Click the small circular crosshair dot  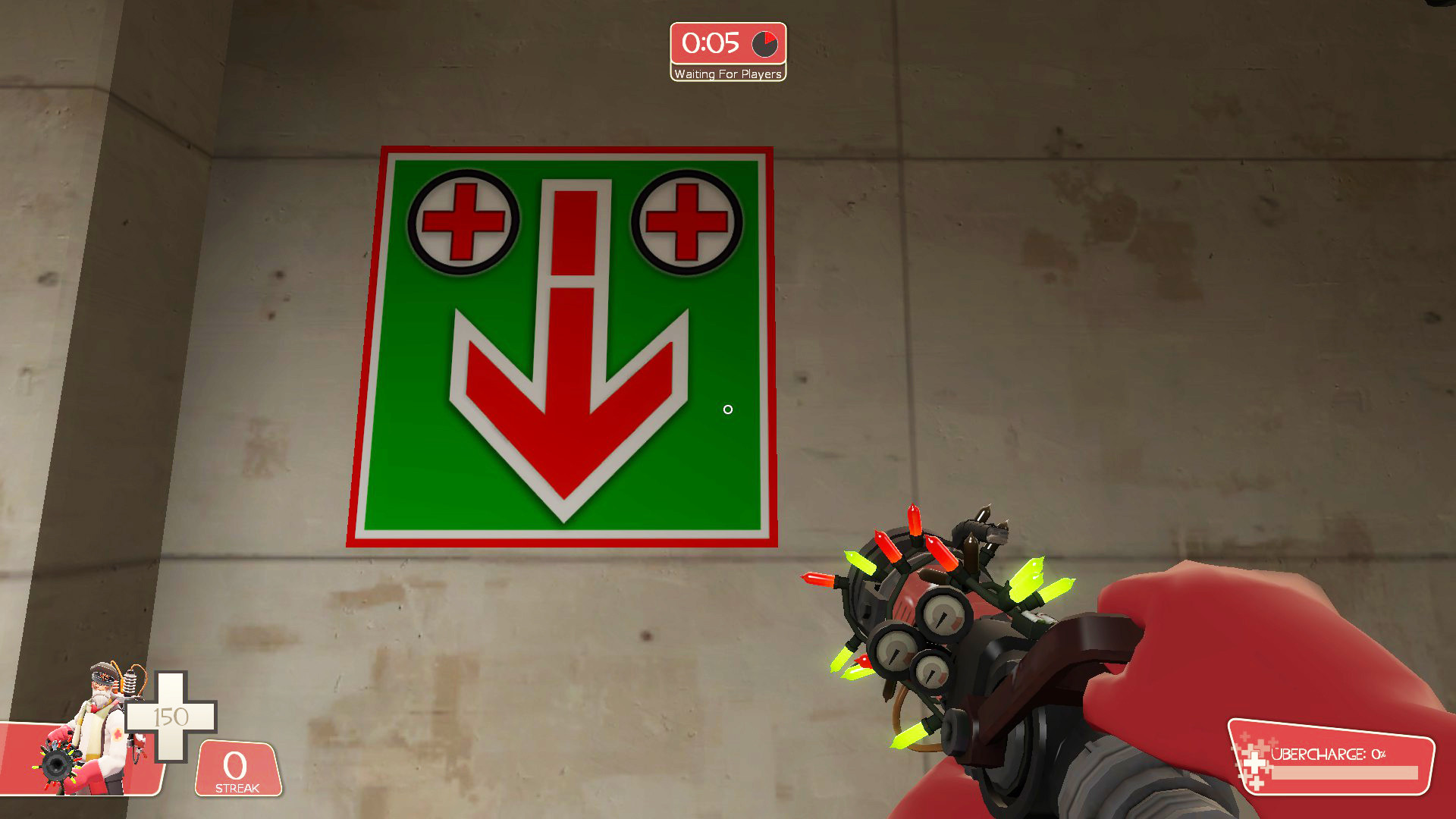[x=728, y=409]
